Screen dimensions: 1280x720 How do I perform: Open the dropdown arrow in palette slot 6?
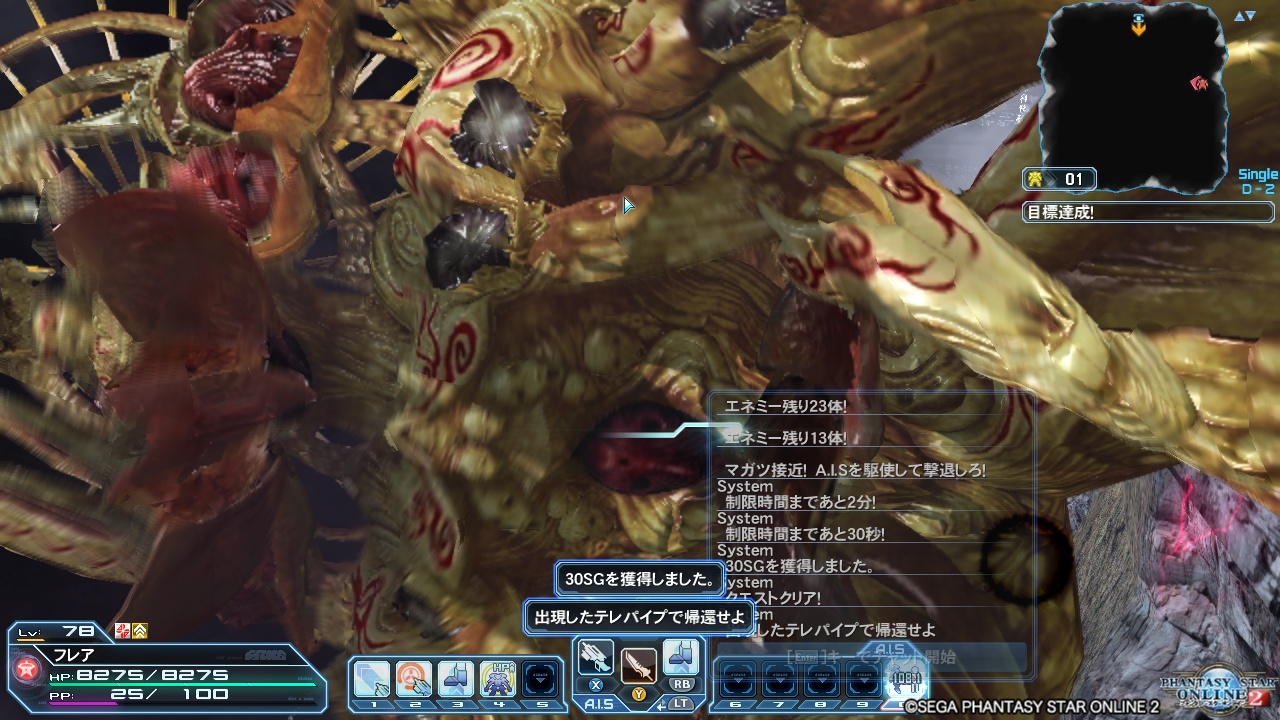[x=737, y=681]
